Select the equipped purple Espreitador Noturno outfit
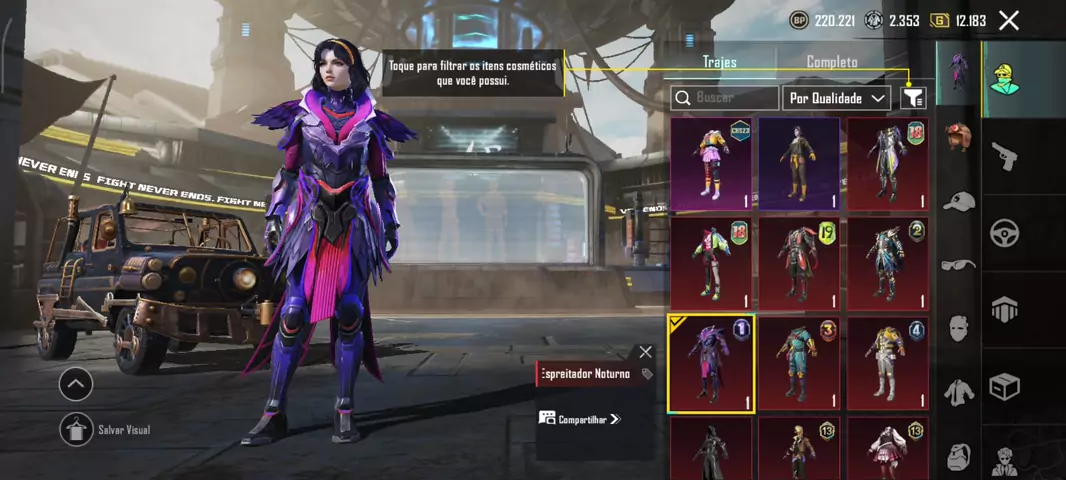Viewport: 1066px width, 480px height. (x=710, y=363)
